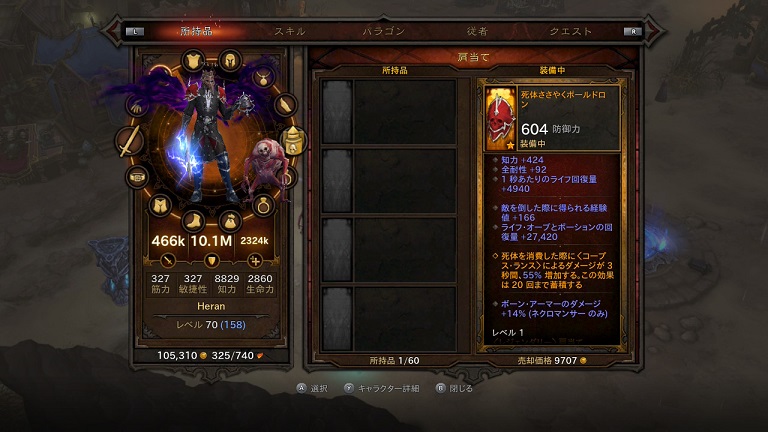Switch to the スキル (Skills) tab
The width and height of the screenshot is (768, 432).
291,31
